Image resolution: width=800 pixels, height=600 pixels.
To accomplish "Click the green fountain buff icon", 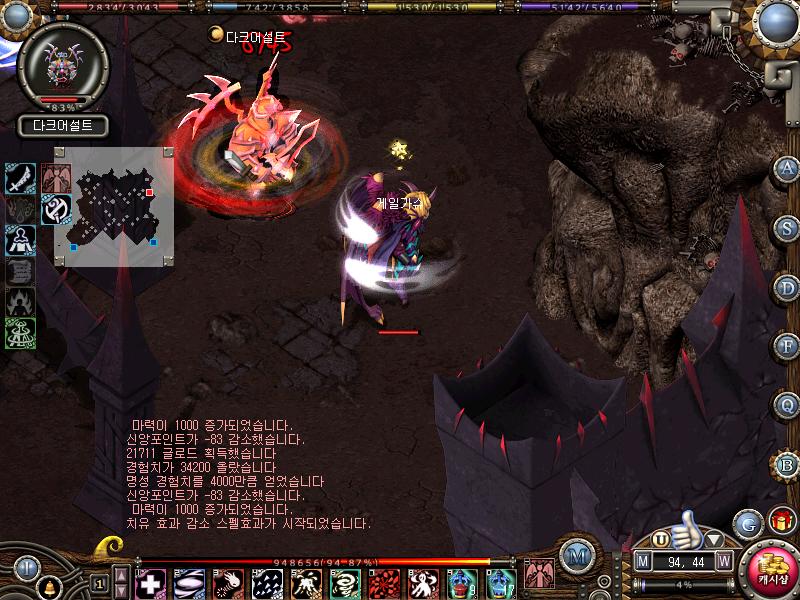I will [21, 332].
